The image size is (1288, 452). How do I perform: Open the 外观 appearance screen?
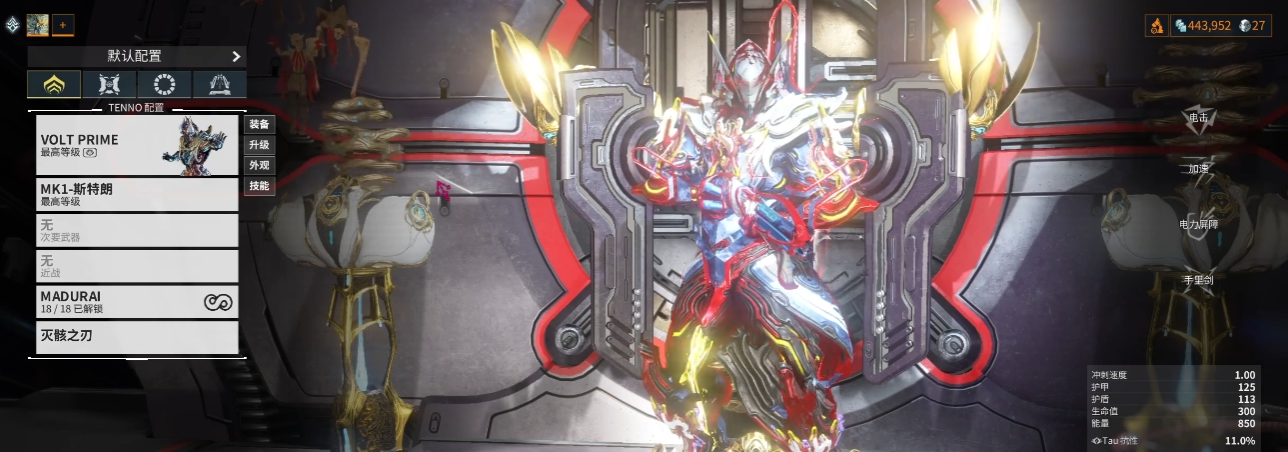click(x=259, y=165)
